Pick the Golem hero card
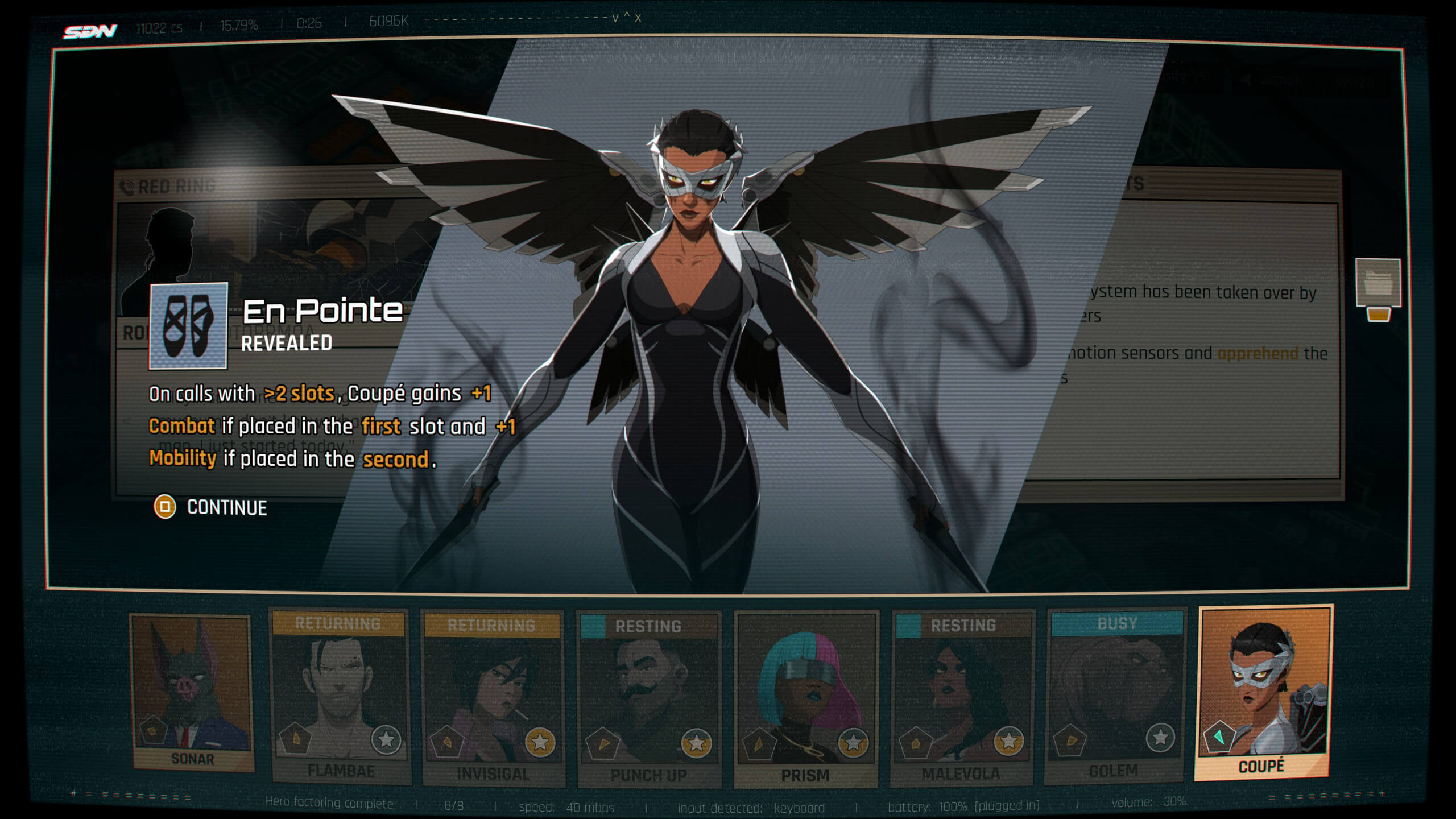The image size is (1456, 819). [1115, 696]
